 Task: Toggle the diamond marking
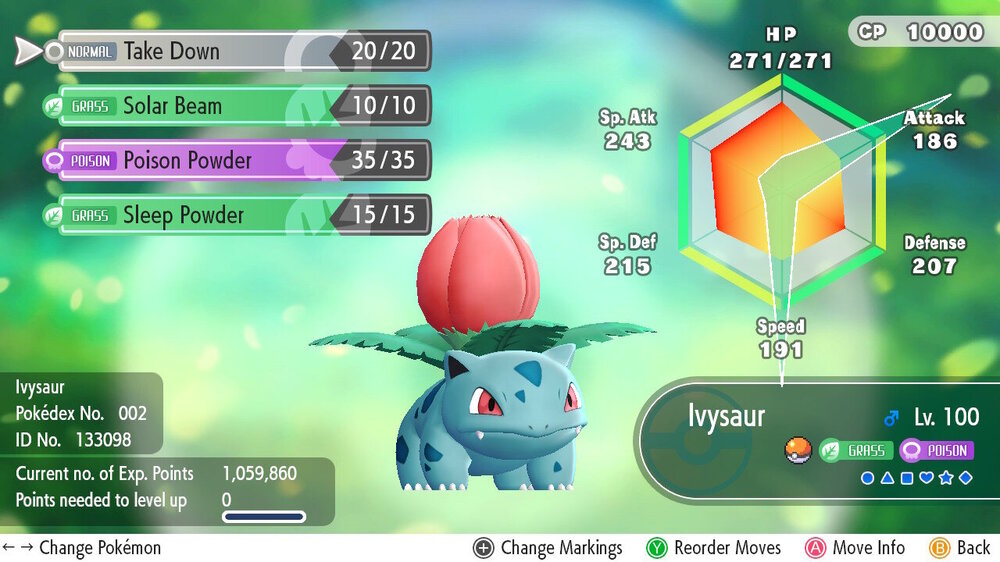point(964,478)
